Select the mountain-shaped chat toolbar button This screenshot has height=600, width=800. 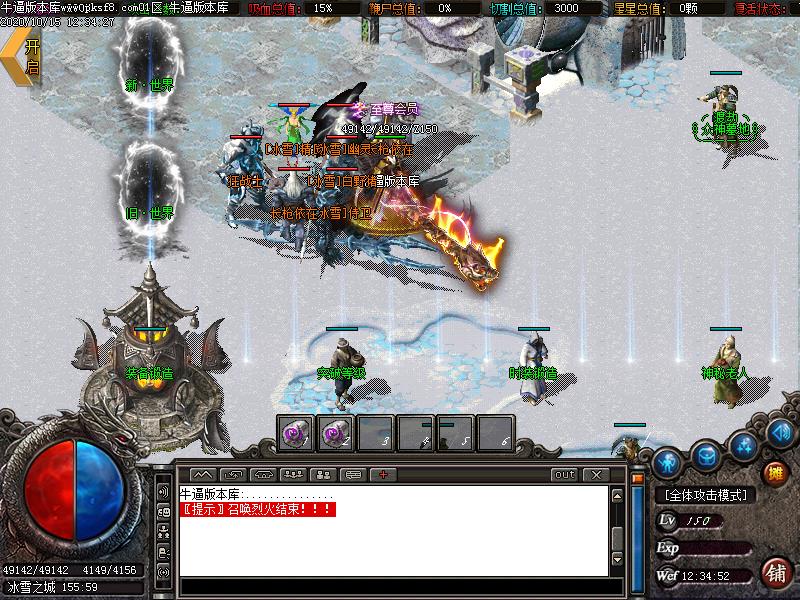click(203, 474)
